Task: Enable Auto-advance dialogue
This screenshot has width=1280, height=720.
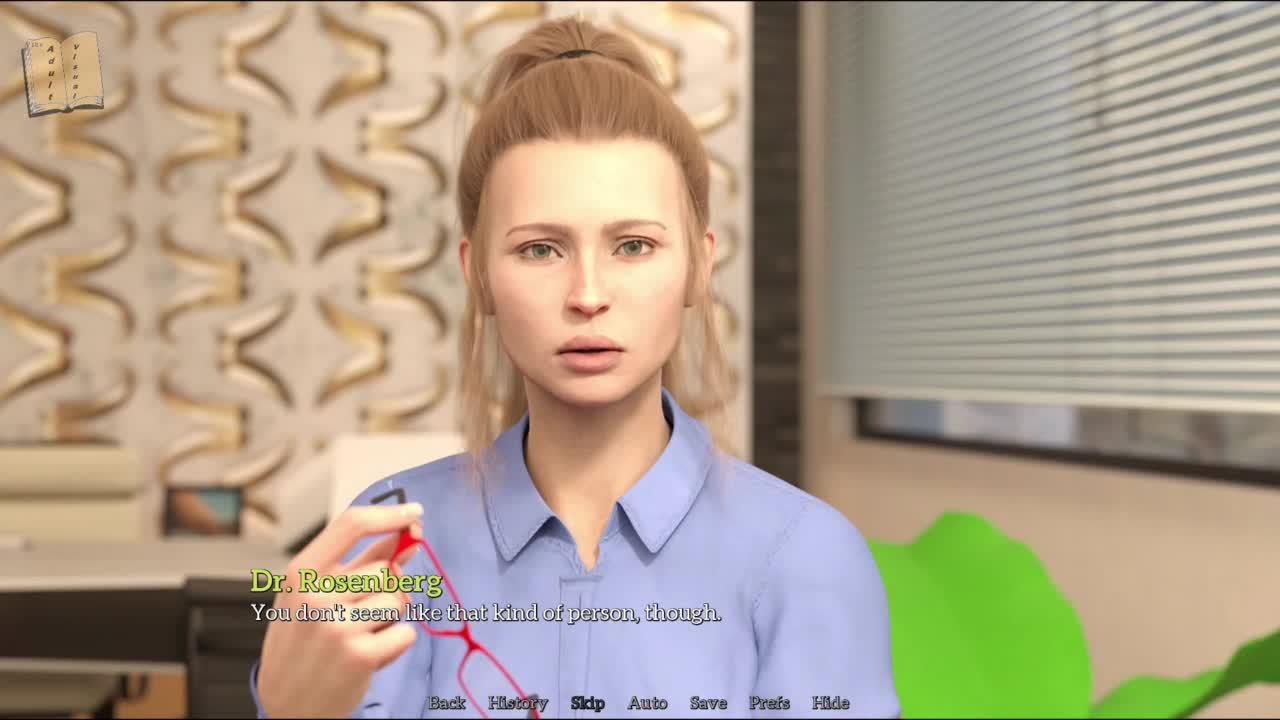Action: pyautogui.click(x=647, y=703)
